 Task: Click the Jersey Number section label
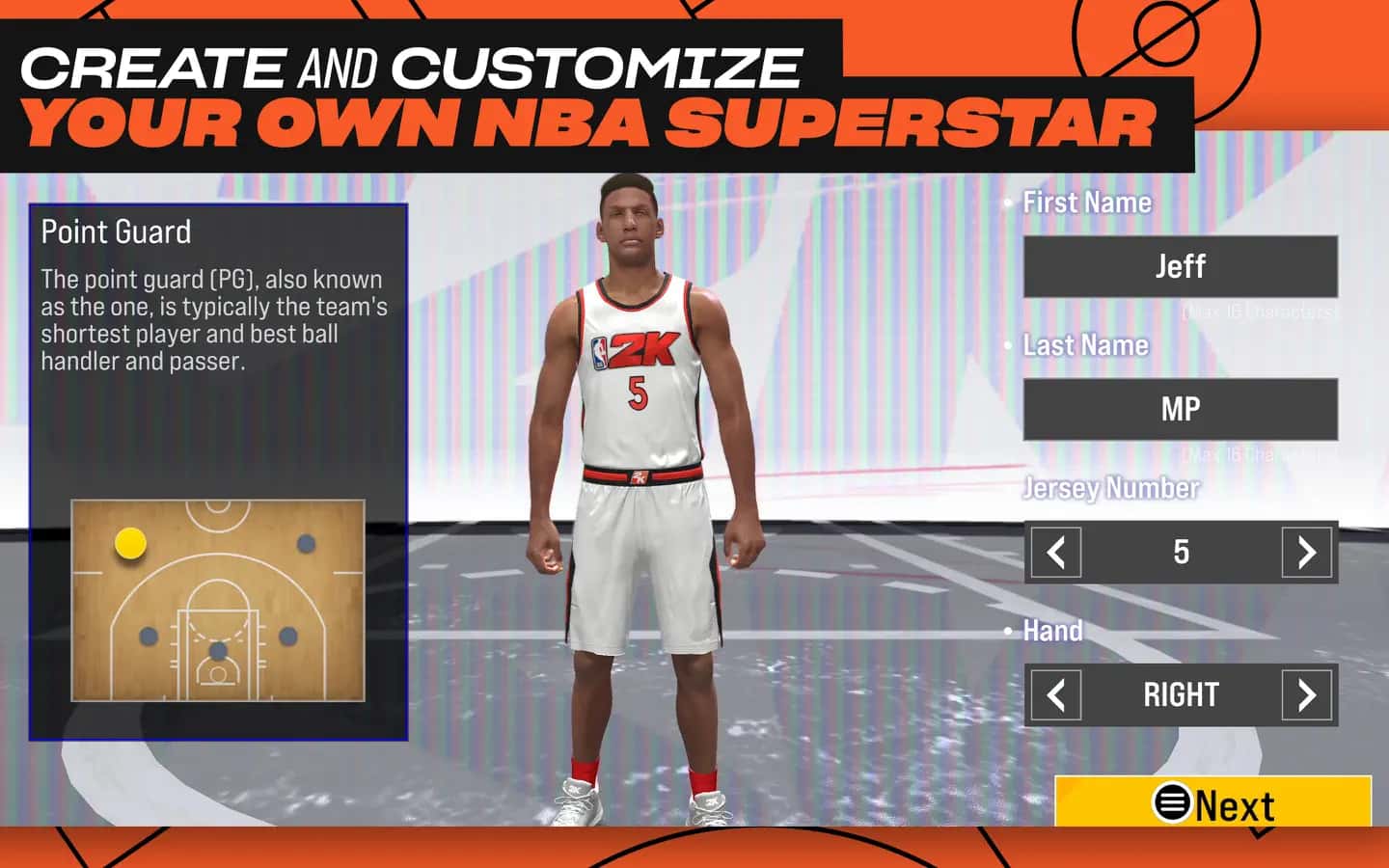[x=1110, y=489]
